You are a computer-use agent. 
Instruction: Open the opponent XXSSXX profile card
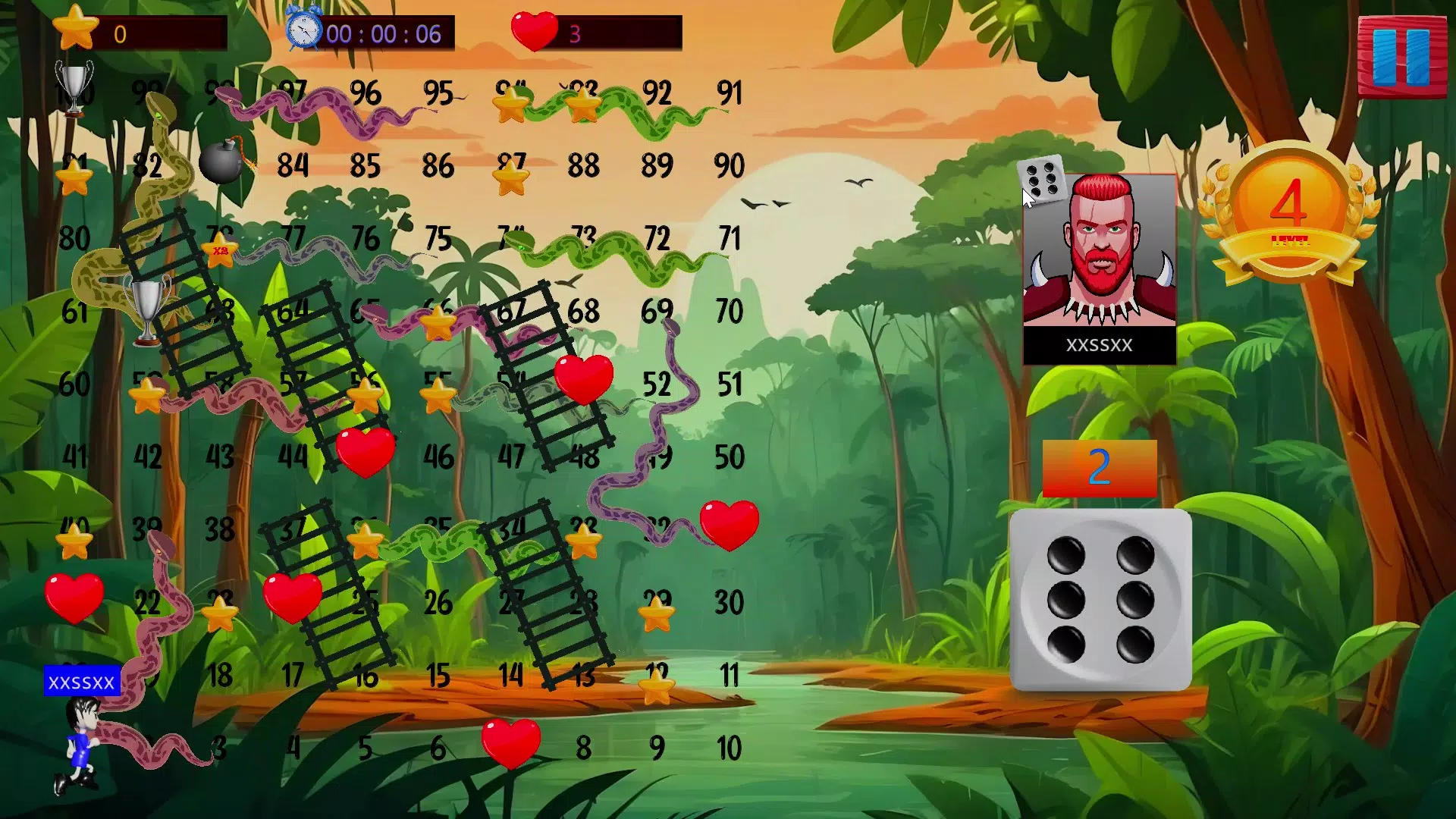point(1100,258)
